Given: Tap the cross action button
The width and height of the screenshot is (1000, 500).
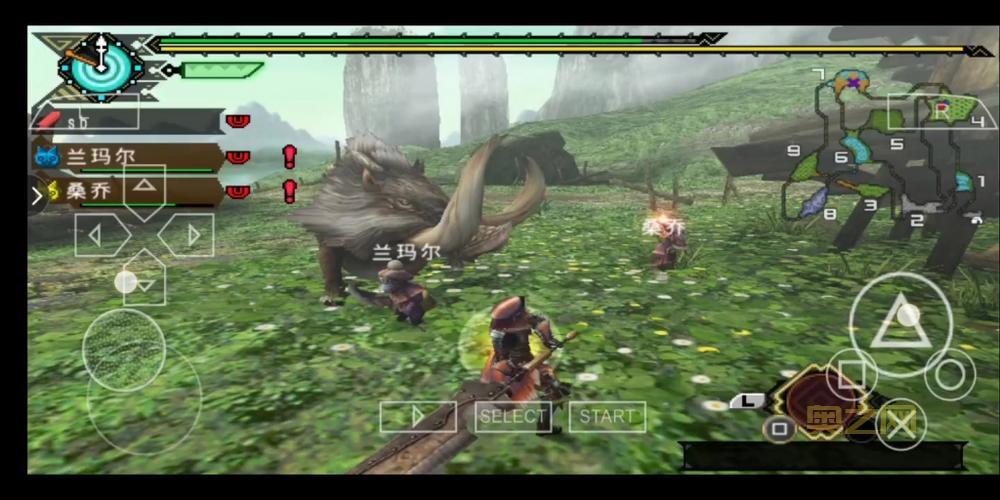Looking at the screenshot, I should point(900,424).
